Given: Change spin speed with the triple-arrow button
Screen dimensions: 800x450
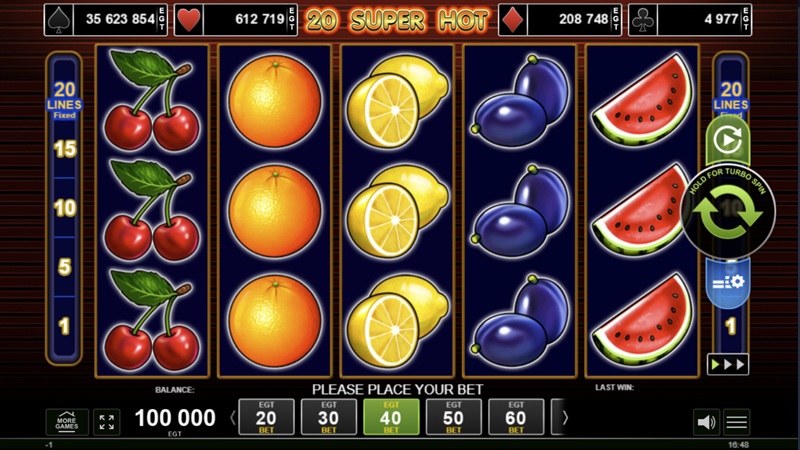Looking at the screenshot, I should tap(728, 364).
